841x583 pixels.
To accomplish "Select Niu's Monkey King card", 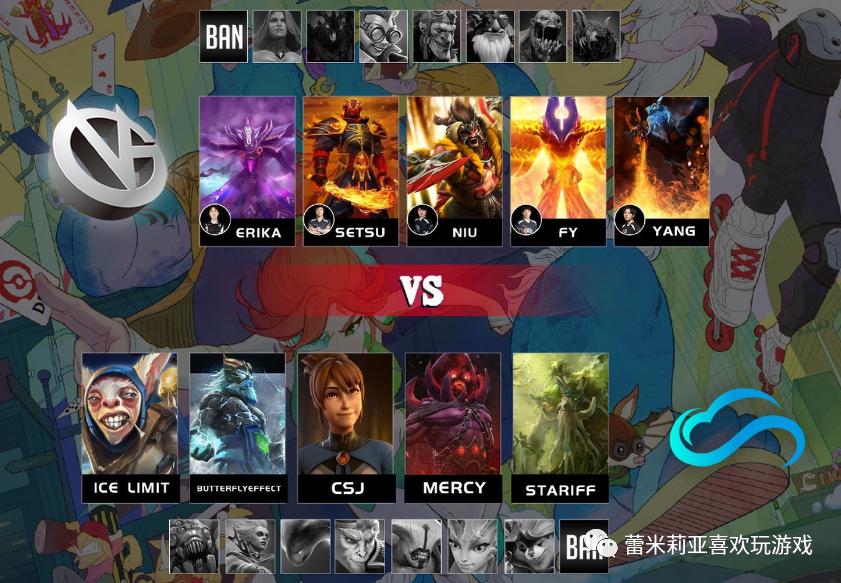I will pos(454,160).
